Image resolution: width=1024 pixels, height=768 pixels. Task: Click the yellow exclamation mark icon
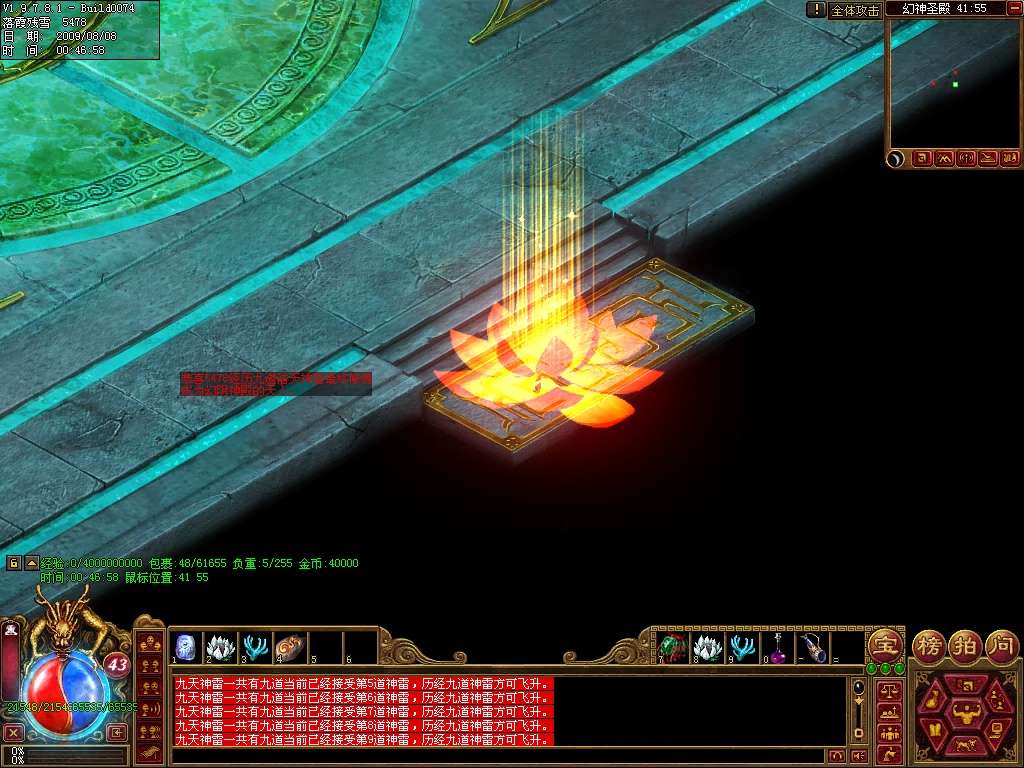tap(816, 9)
